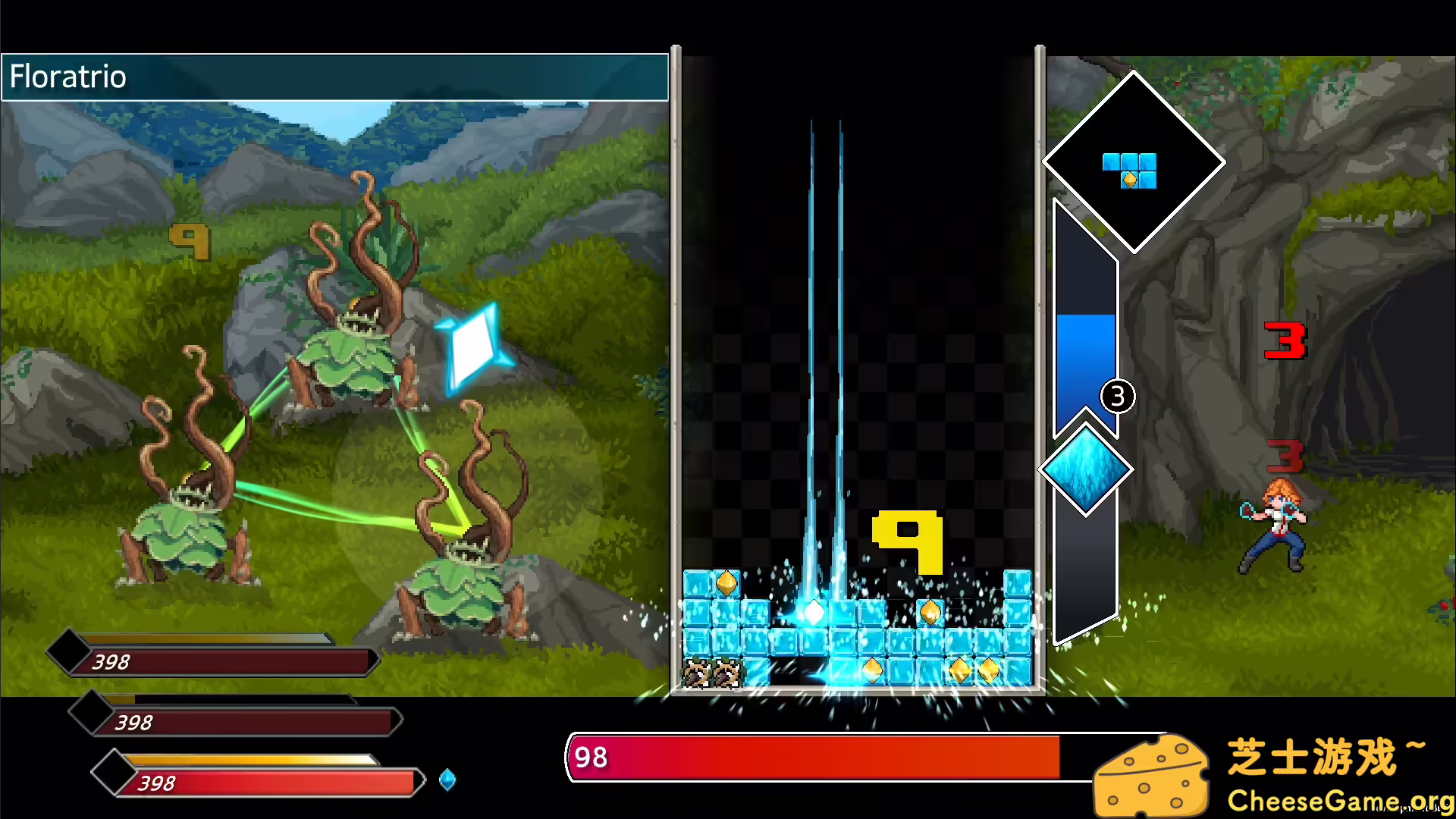Image resolution: width=1456 pixels, height=819 pixels.
Task: Select the golden gem on top of the board
Action: click(x=726, y=582)
